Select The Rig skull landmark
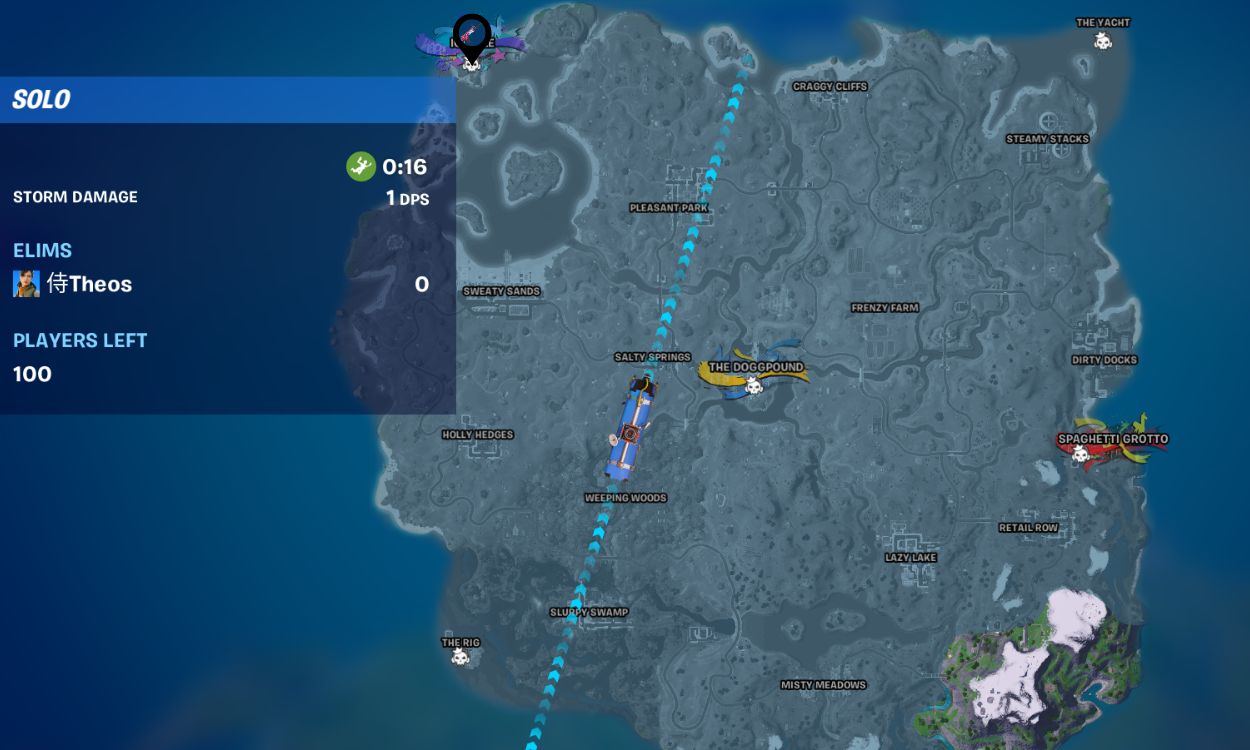Image resolution: width=1250 pixels, height=750 pixels. coord(460,657)
